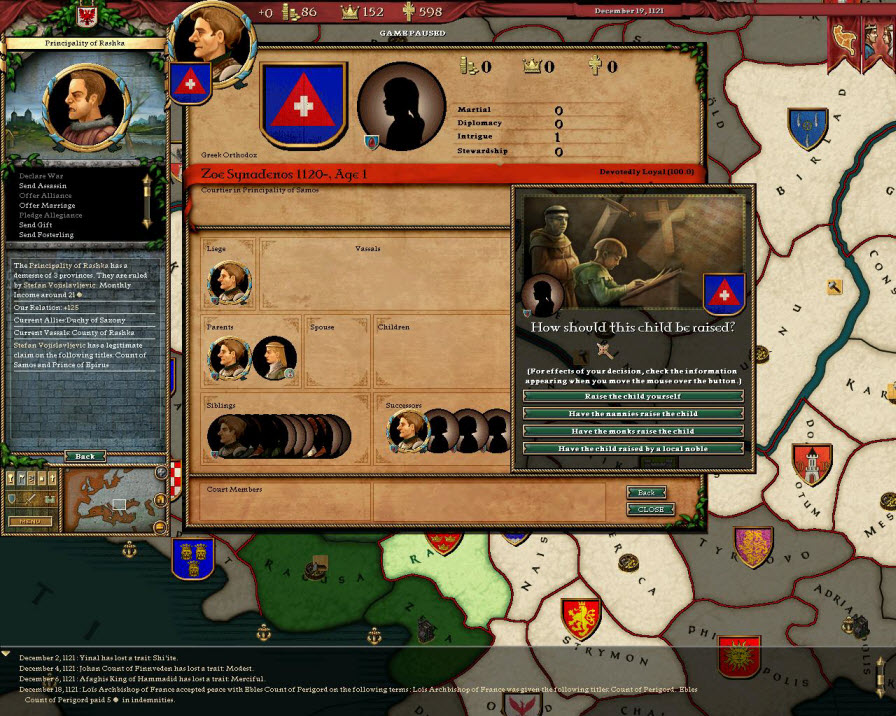Select Send Gift diplomatic option

coord(36,225)
